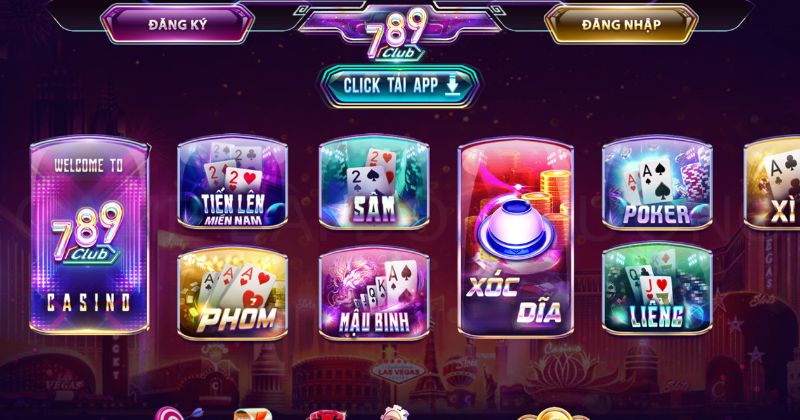Click the Đăng Nhập login button

(621, 24)
